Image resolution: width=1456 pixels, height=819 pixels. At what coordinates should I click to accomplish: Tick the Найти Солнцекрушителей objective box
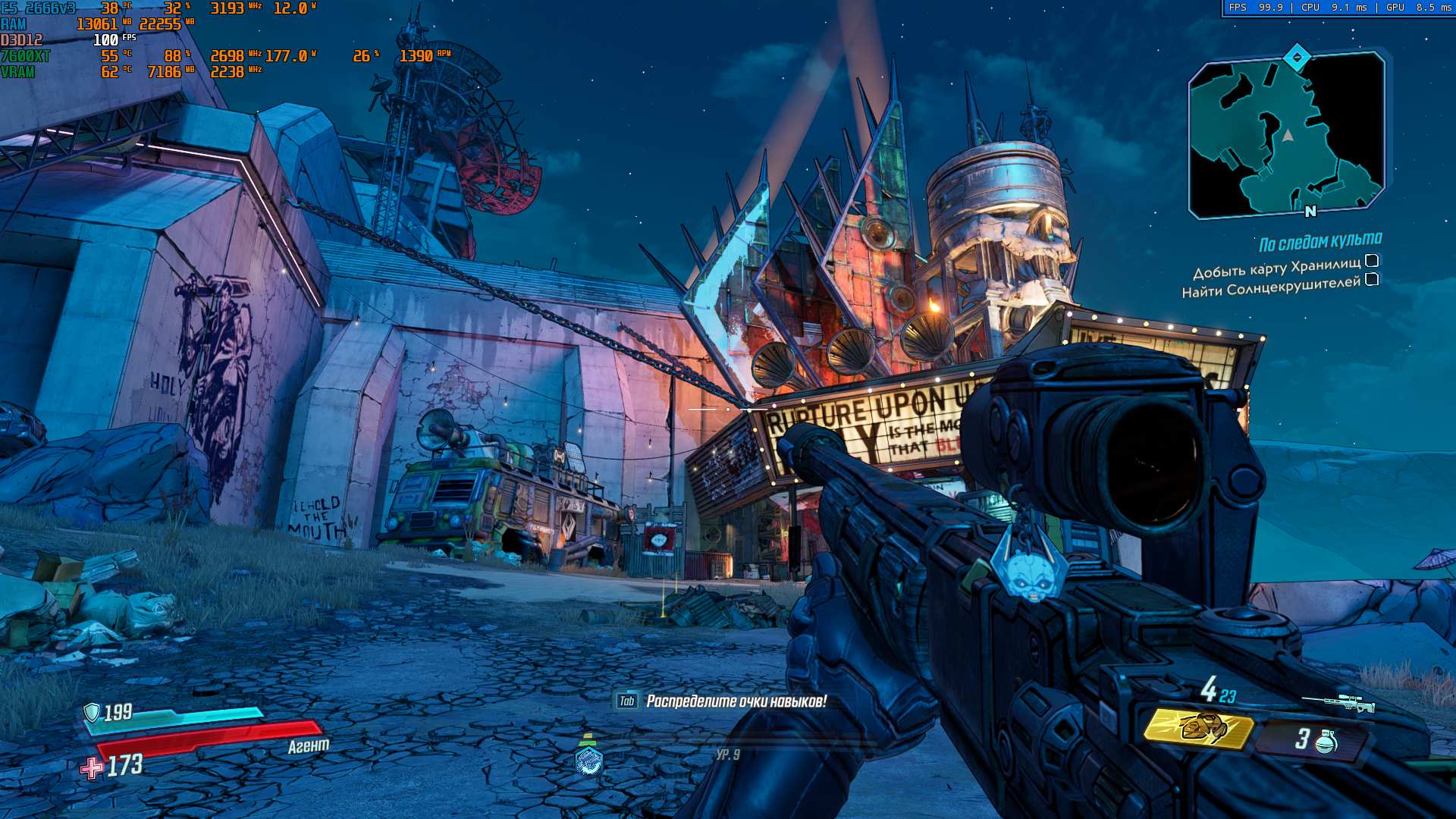pyautogui.click(x=1372, y=279)
